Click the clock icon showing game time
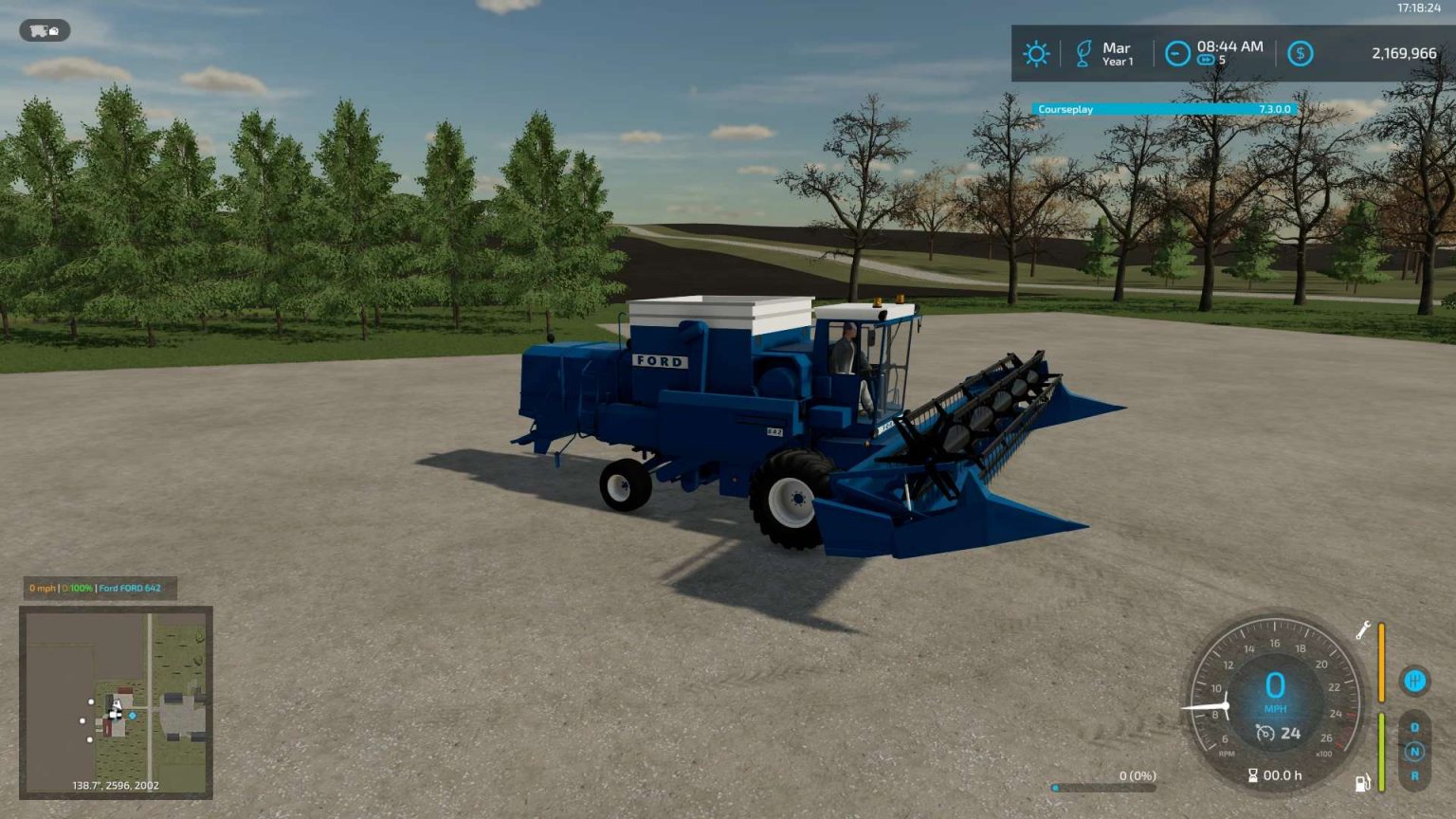The image size is (1456, 819). click(x=1175, y=53)
